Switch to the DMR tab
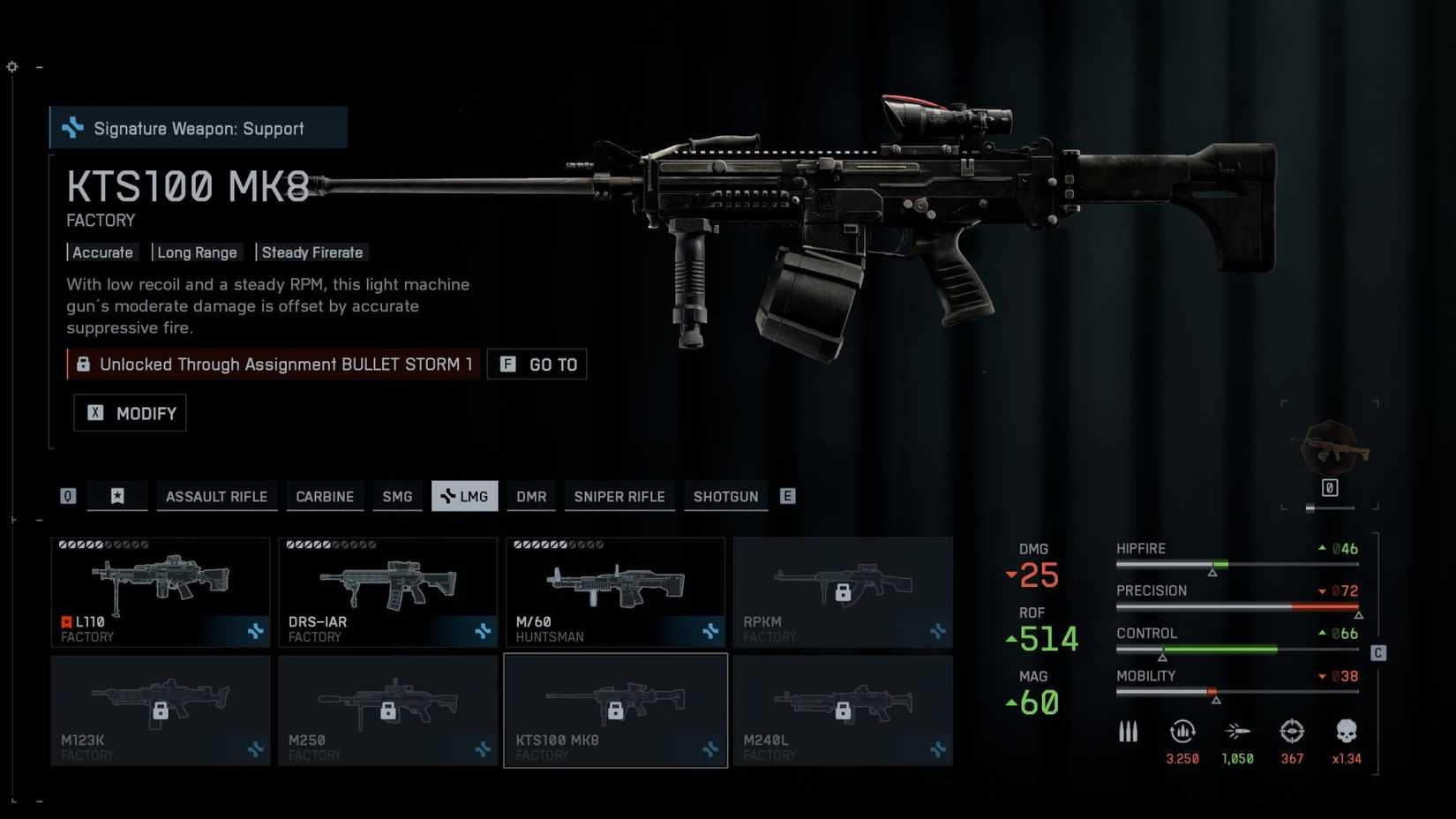Image resolution: width=1456 pixels, height=819 pixels. coord(531,497)
